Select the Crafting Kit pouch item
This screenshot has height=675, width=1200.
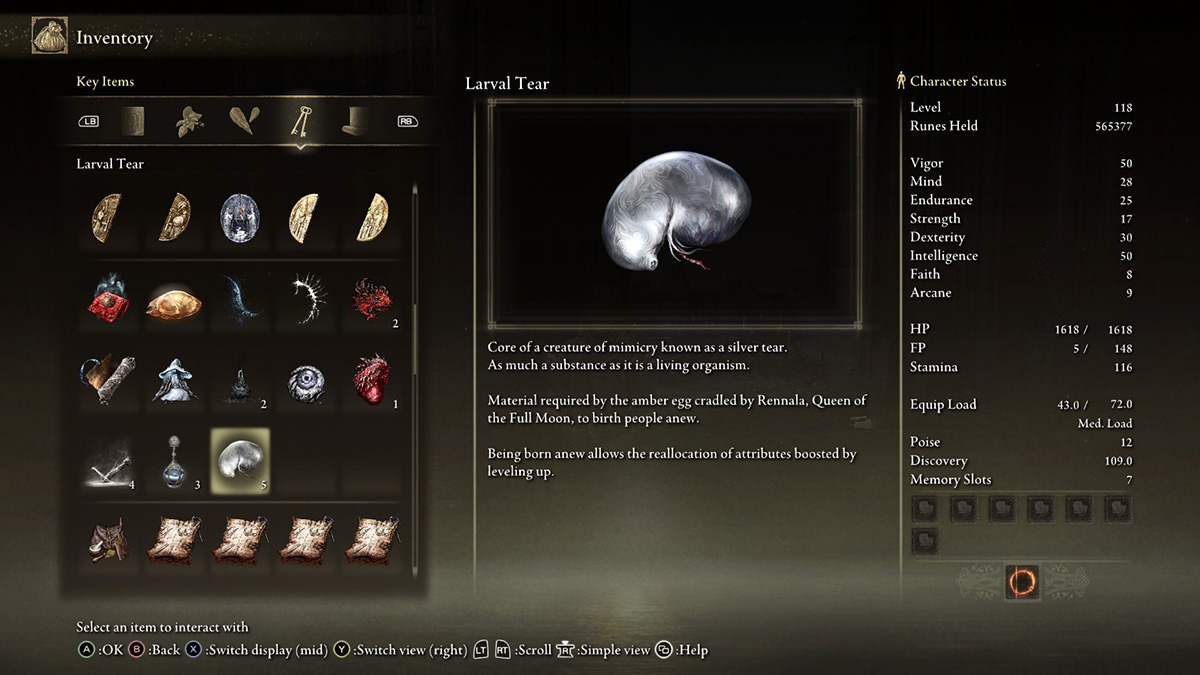pyautogui.click(x=107, y=540)
